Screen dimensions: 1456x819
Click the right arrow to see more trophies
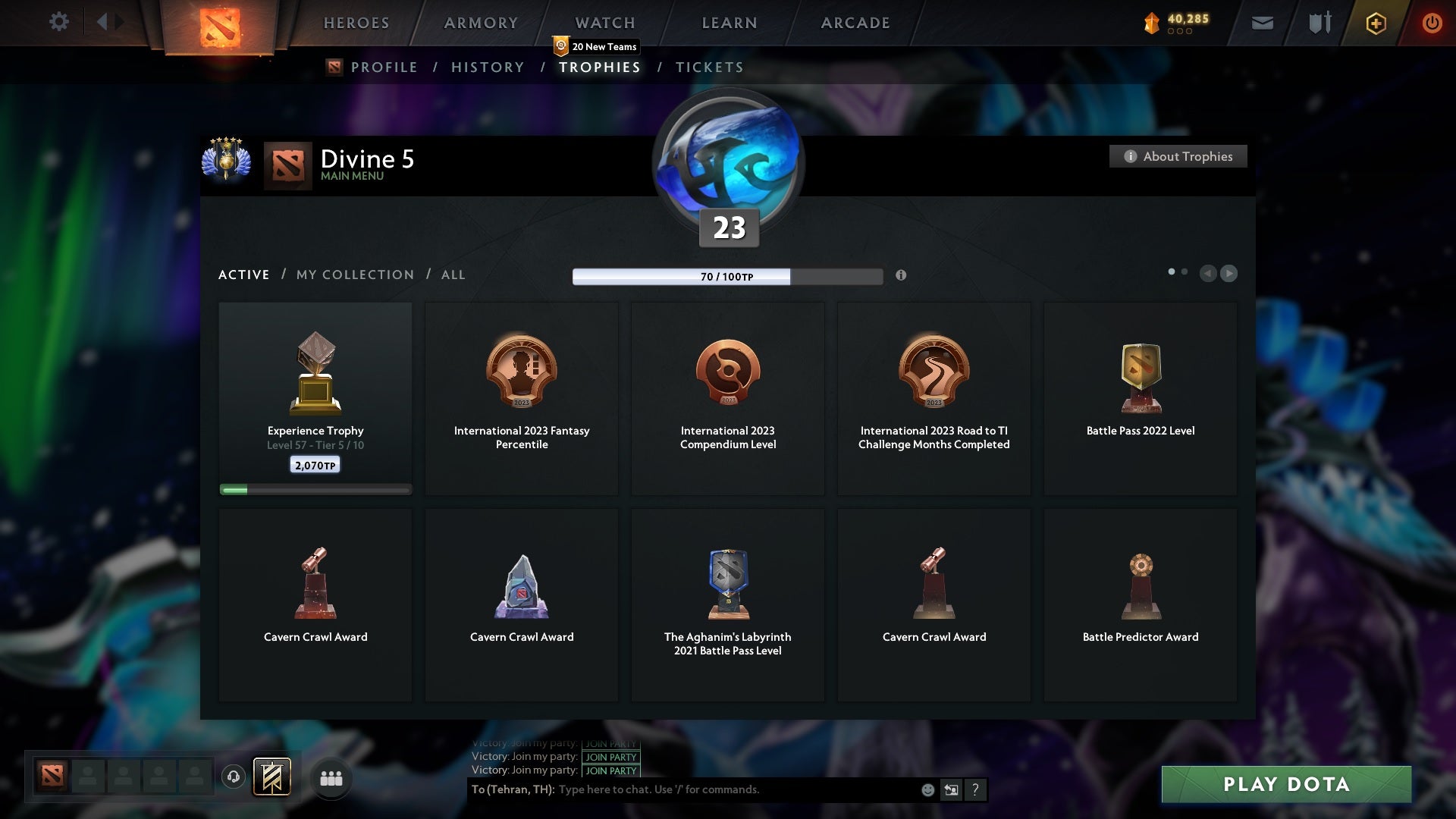click(1228, 274)
